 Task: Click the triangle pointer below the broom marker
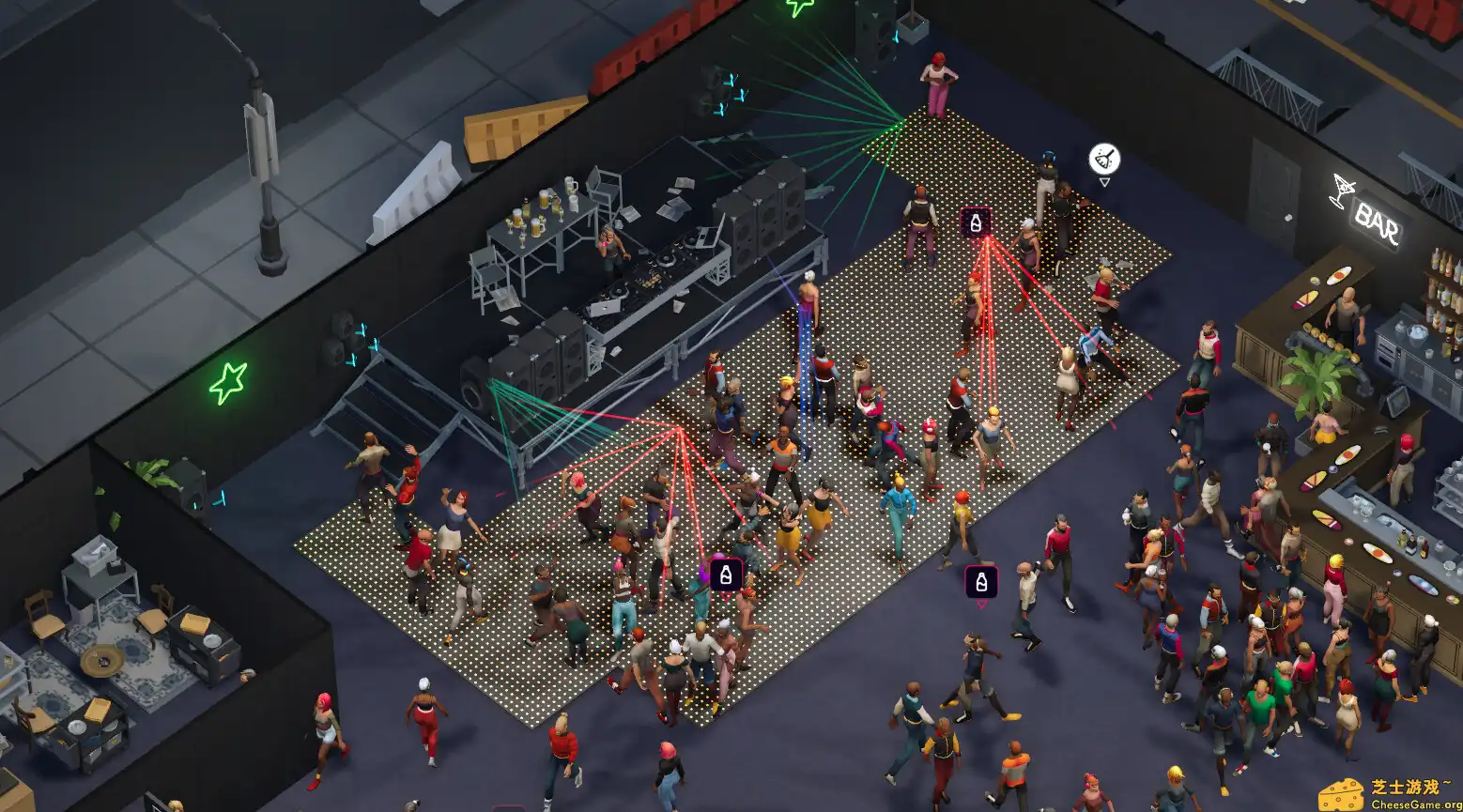[1103, 180]
